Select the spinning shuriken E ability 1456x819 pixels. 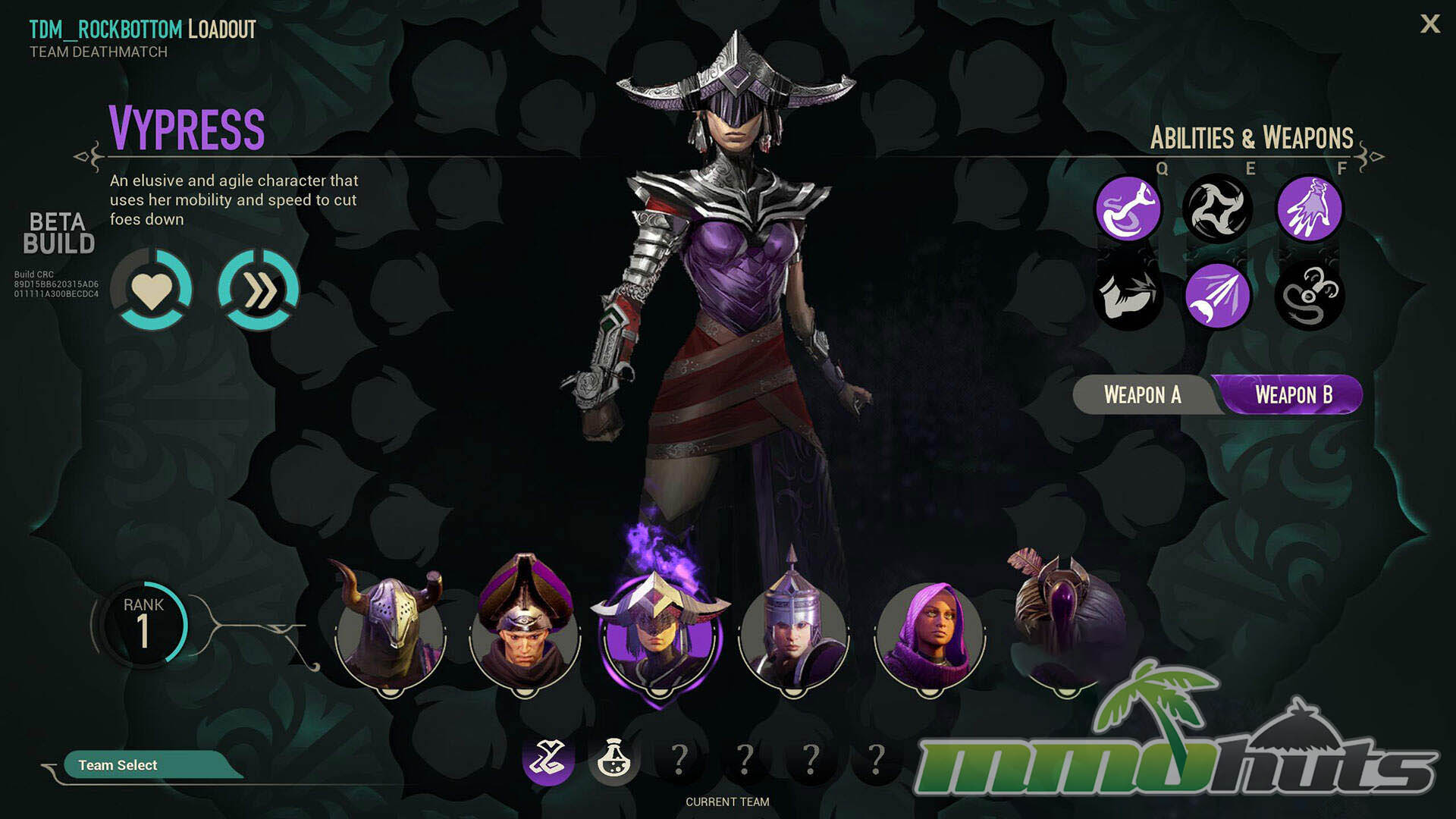pyautogui.click(x=1217, y=209)
